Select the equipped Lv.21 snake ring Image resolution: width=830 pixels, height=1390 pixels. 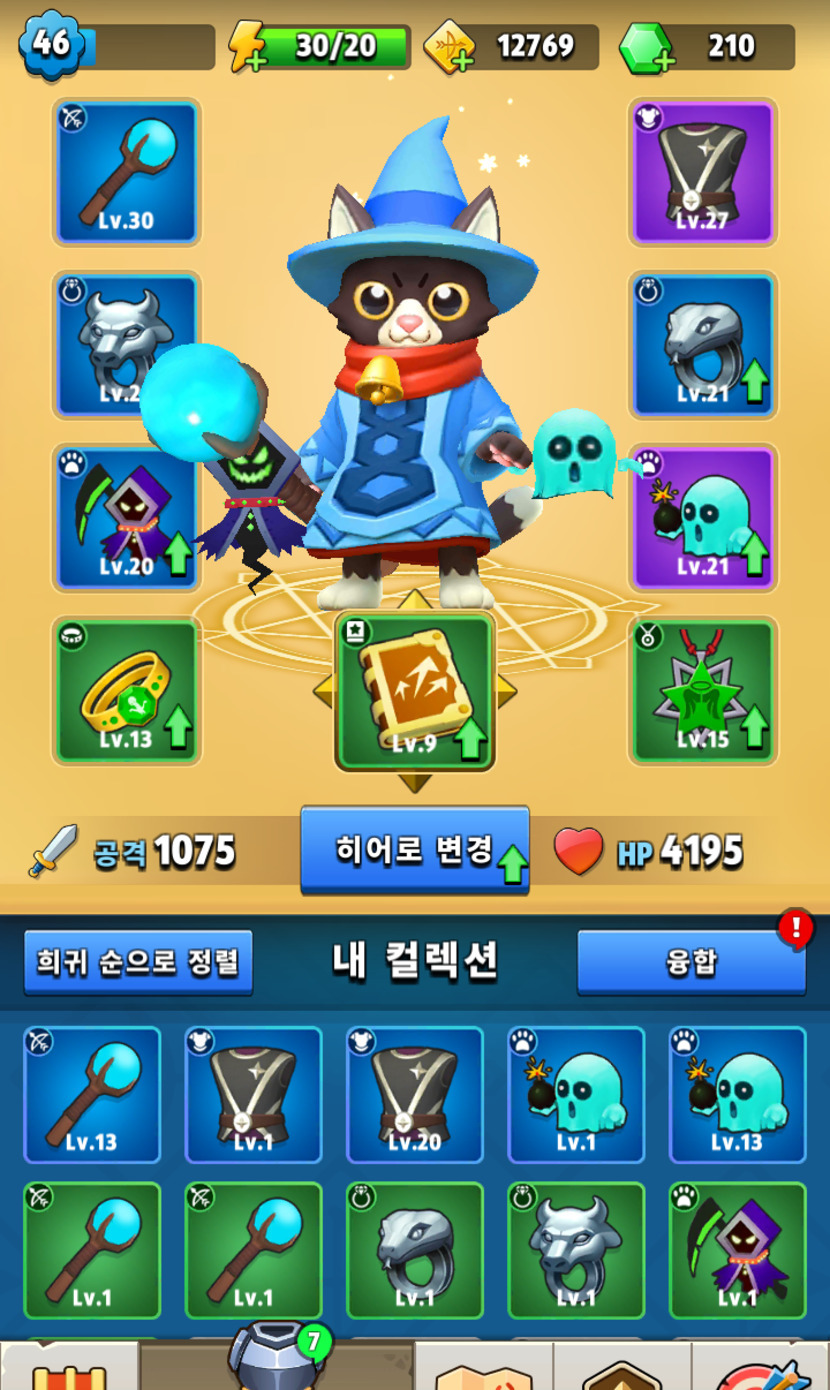tap(702, 345)
